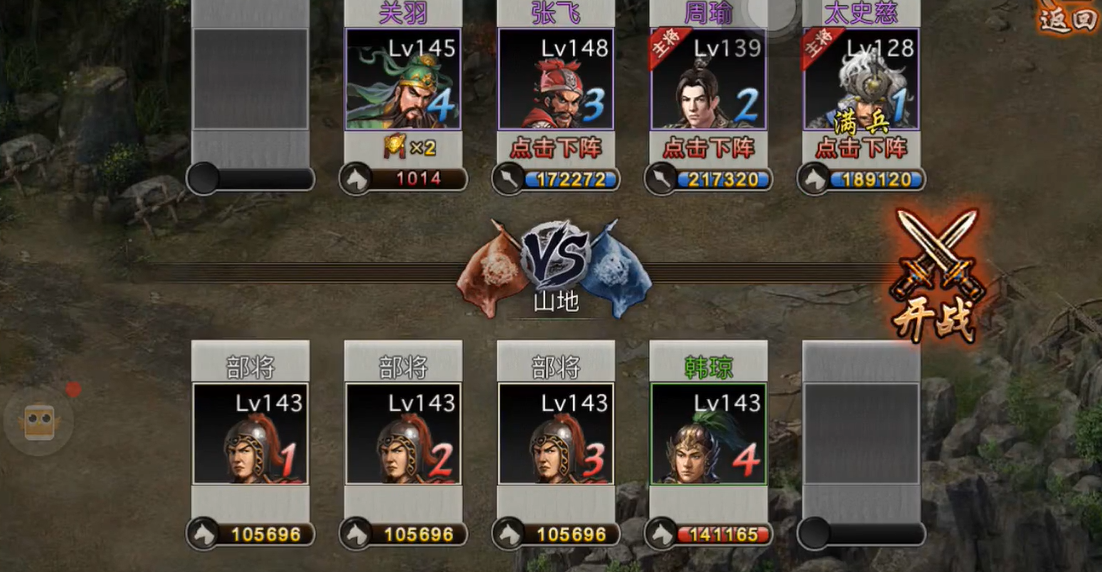
Task: Open the robot assistant icon
Action: click(x=39, y=421)
